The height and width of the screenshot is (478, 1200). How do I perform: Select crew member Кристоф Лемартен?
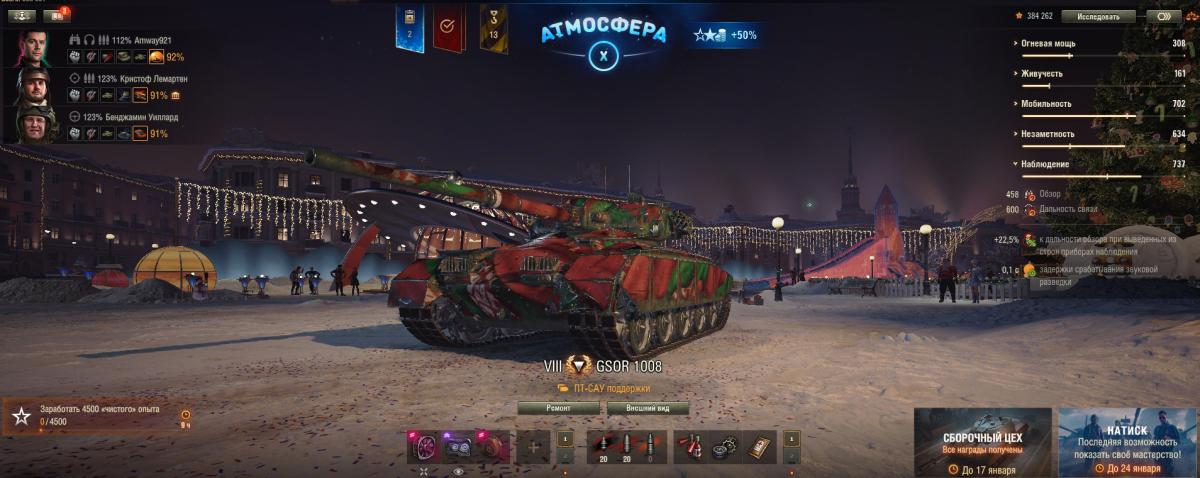tap(33, 87)
